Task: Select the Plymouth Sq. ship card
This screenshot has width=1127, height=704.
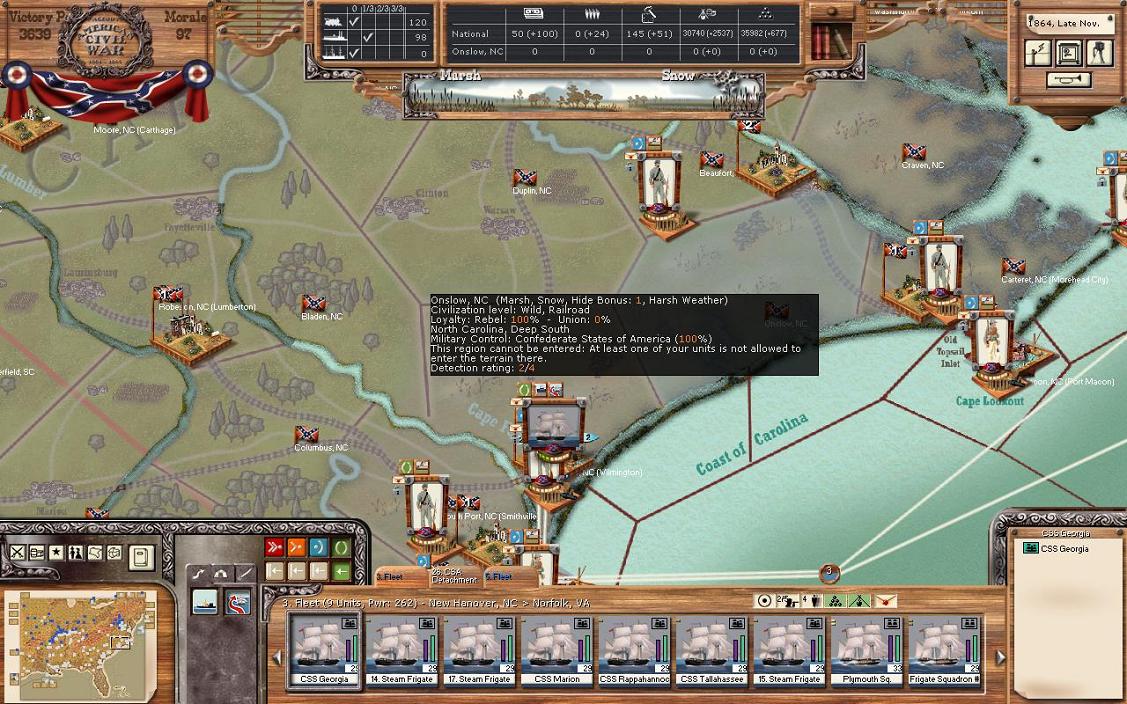Action: point(868,648)
